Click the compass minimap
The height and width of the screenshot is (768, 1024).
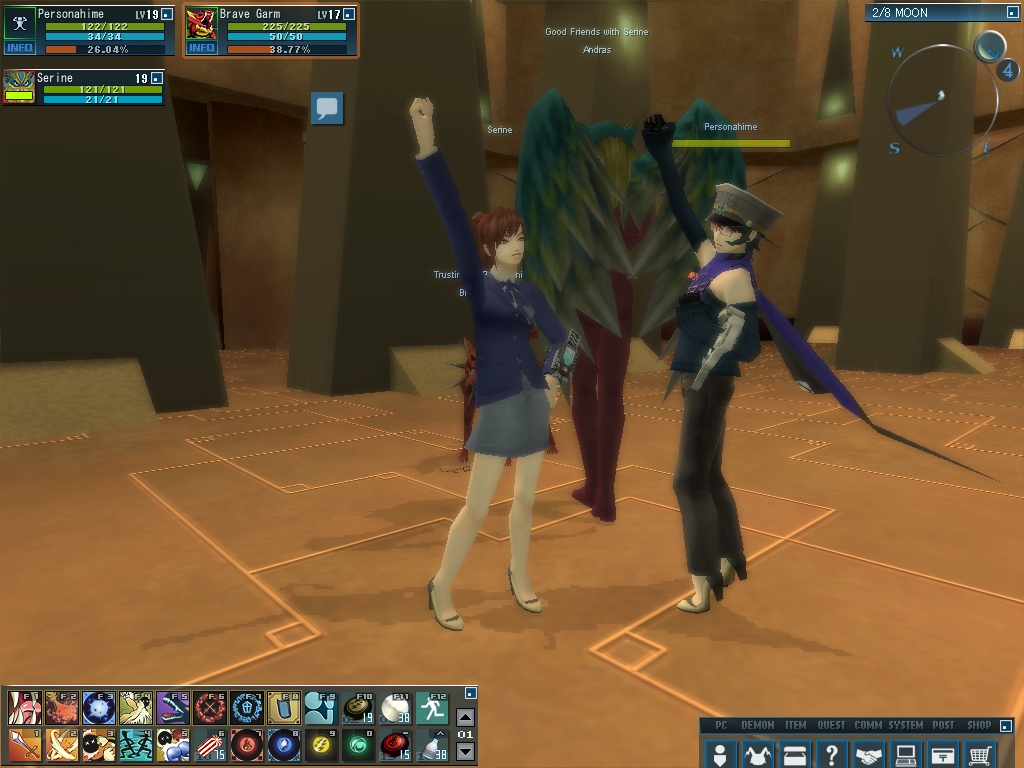click(942, 97)
